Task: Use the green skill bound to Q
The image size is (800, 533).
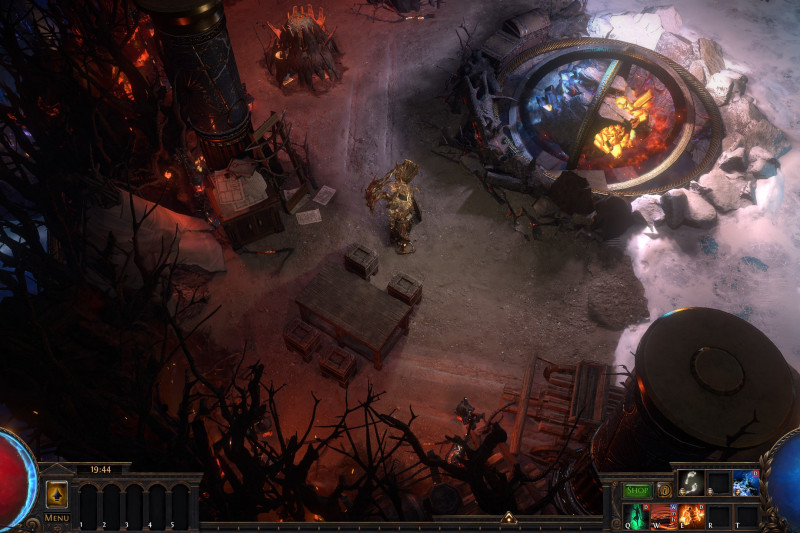Action: point(636,516)
